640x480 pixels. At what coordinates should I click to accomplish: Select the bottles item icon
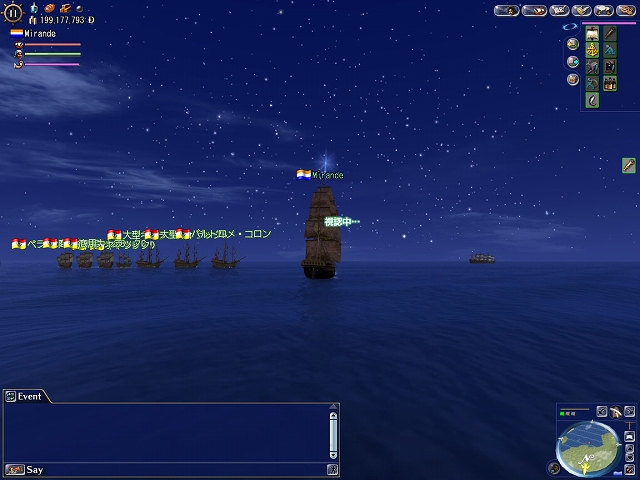pos(610,84)
